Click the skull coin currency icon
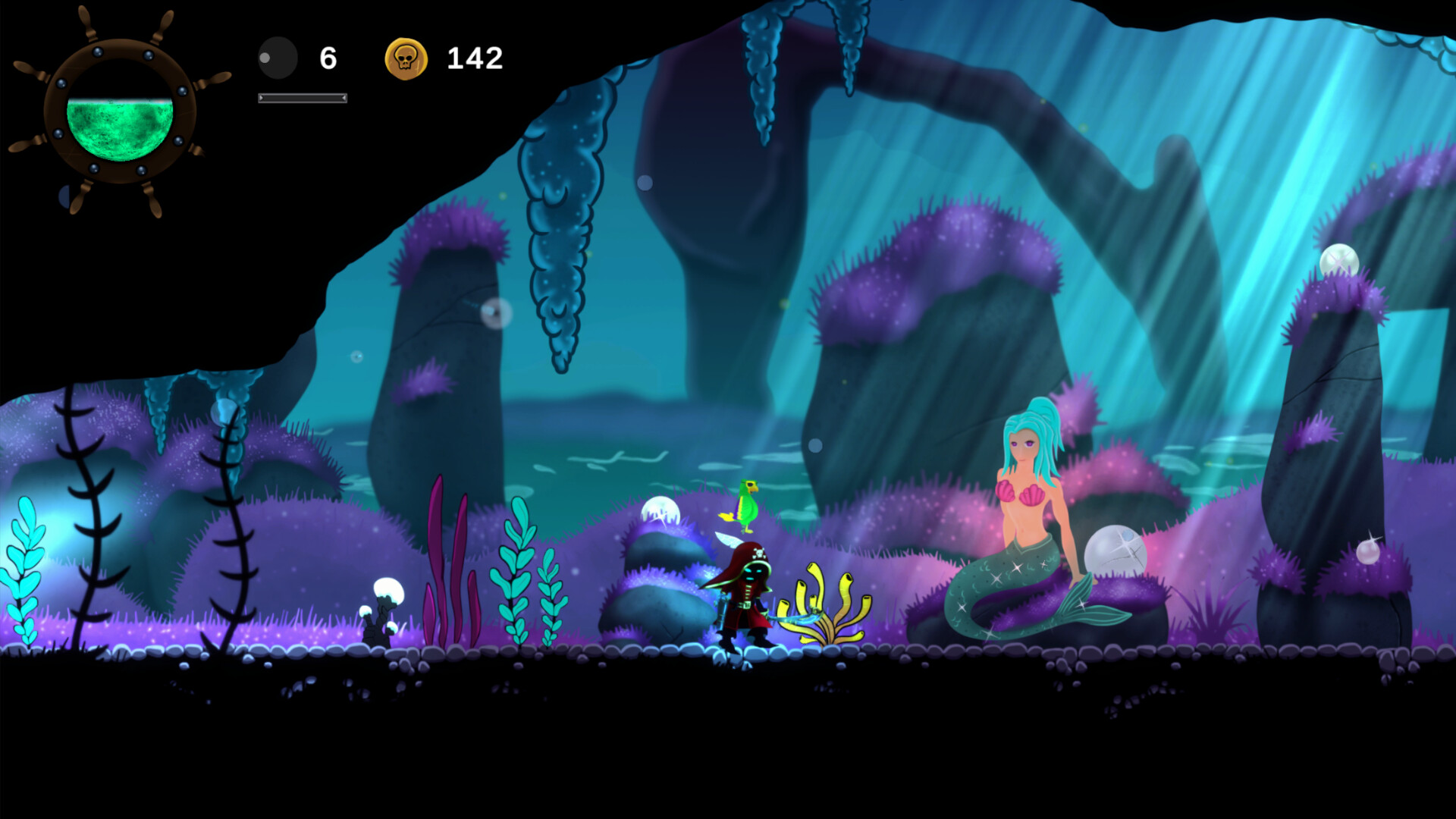The image size is (1456, 819). coord(406,56)
